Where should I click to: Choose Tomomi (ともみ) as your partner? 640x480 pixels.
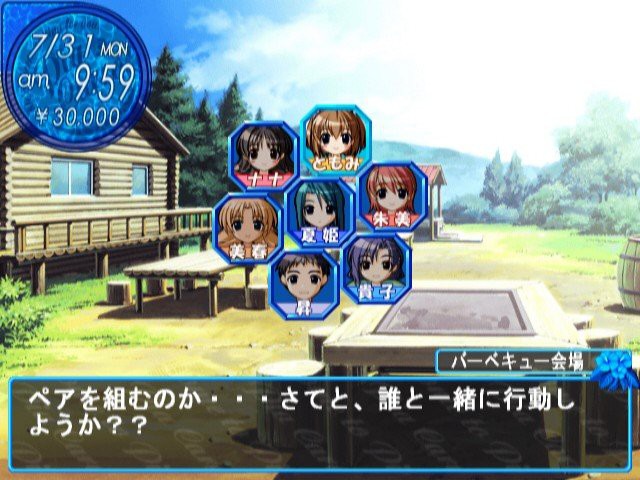tap(335, 137)
